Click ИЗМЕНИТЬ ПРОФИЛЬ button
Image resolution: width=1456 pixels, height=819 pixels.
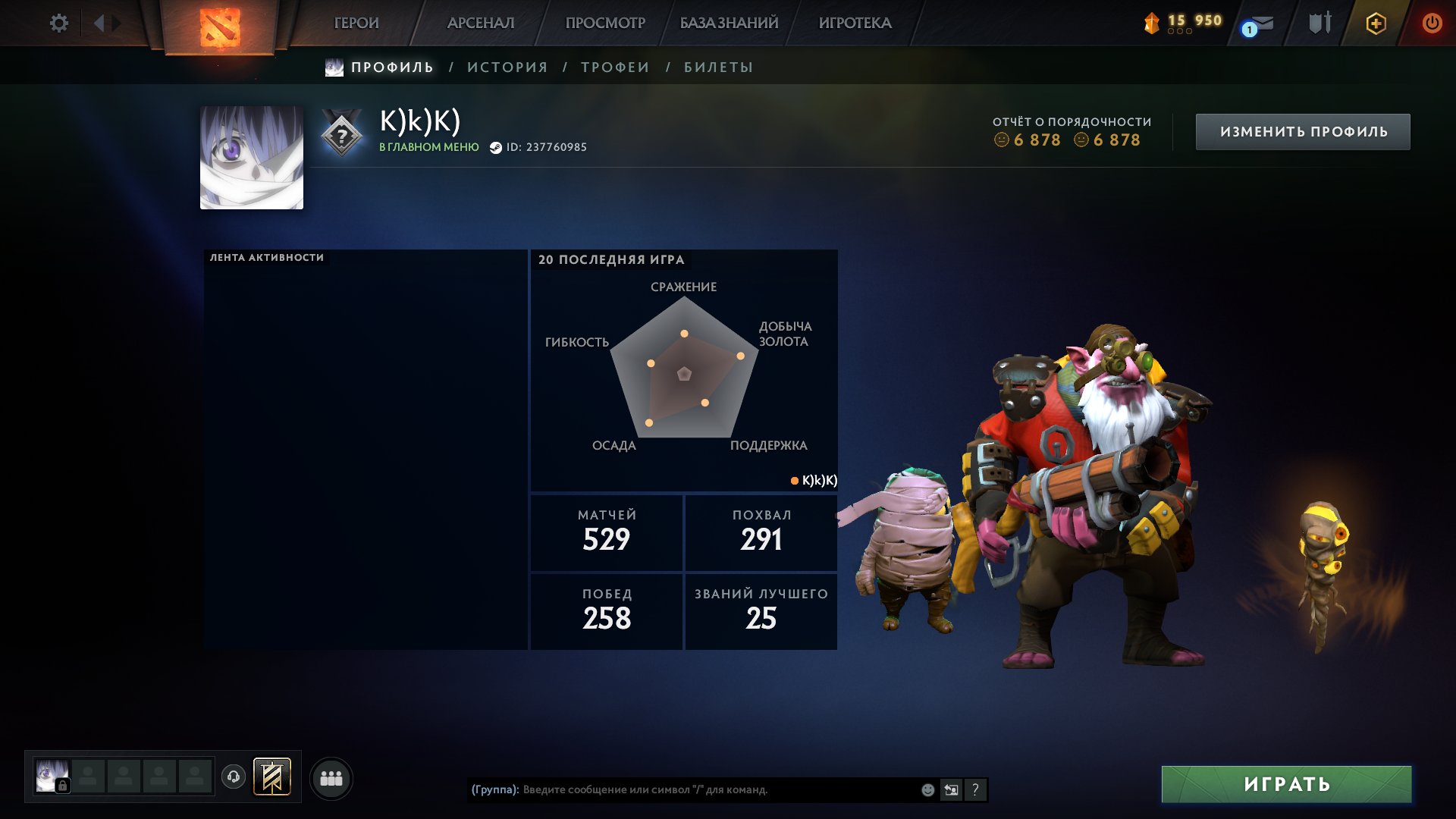(1303, 130)
